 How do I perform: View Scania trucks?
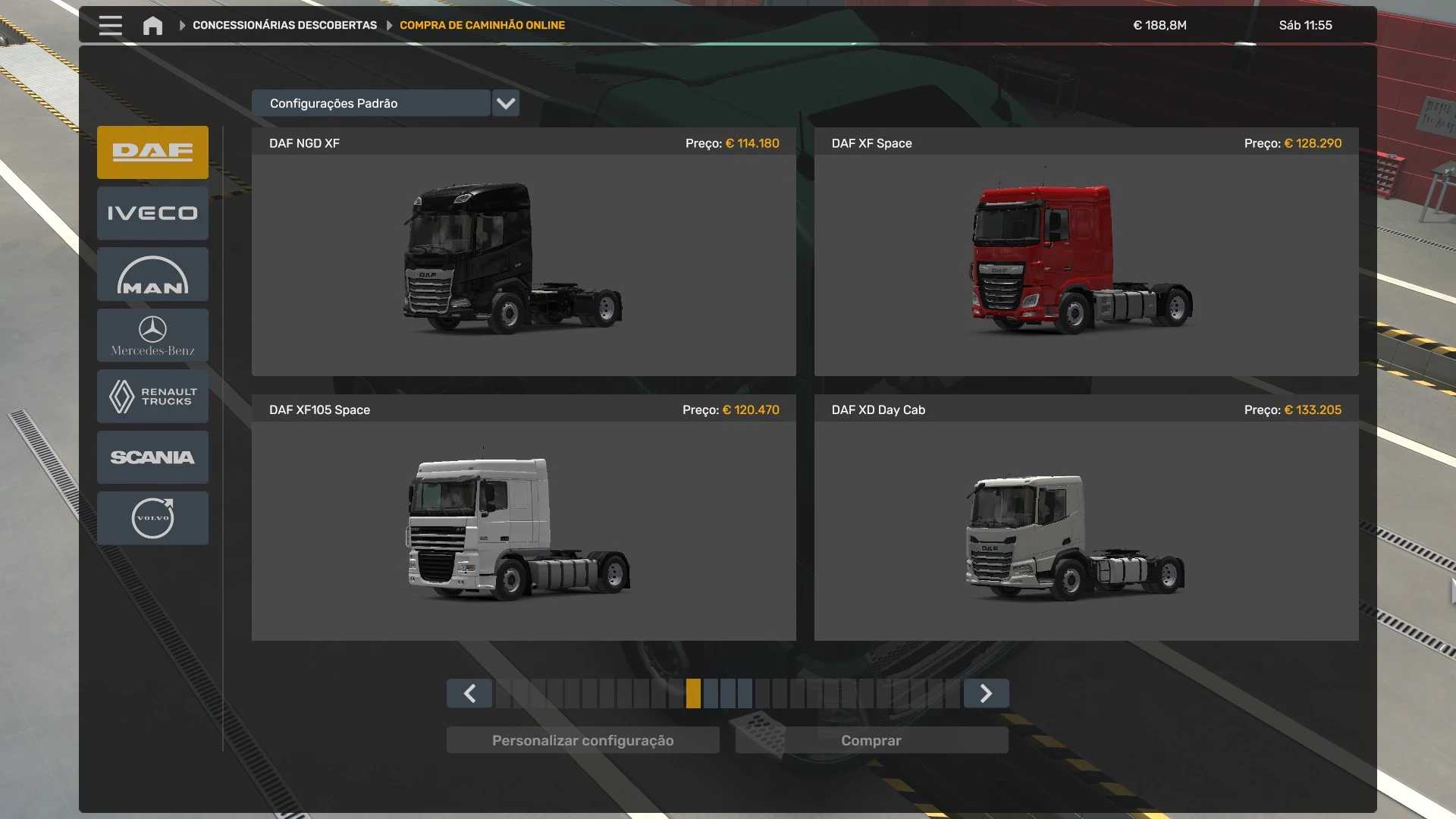(152, 457)
